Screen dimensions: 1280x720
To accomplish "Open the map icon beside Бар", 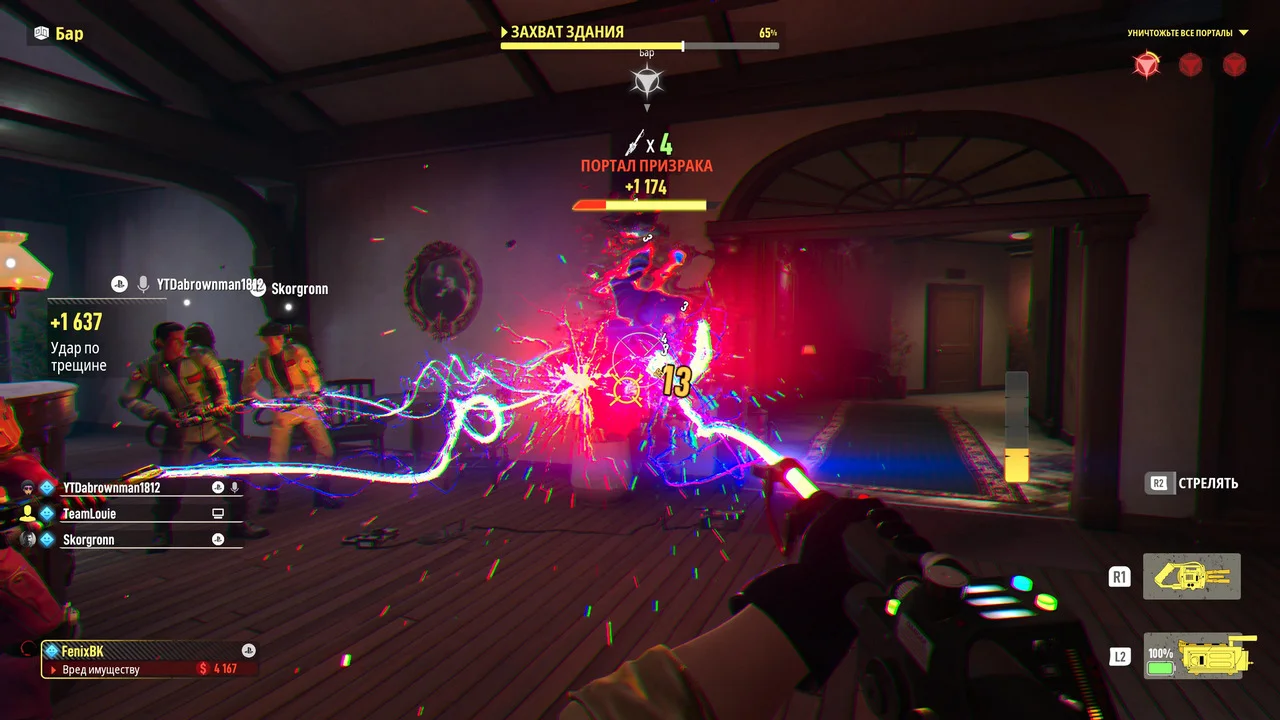I will [41, 33].
